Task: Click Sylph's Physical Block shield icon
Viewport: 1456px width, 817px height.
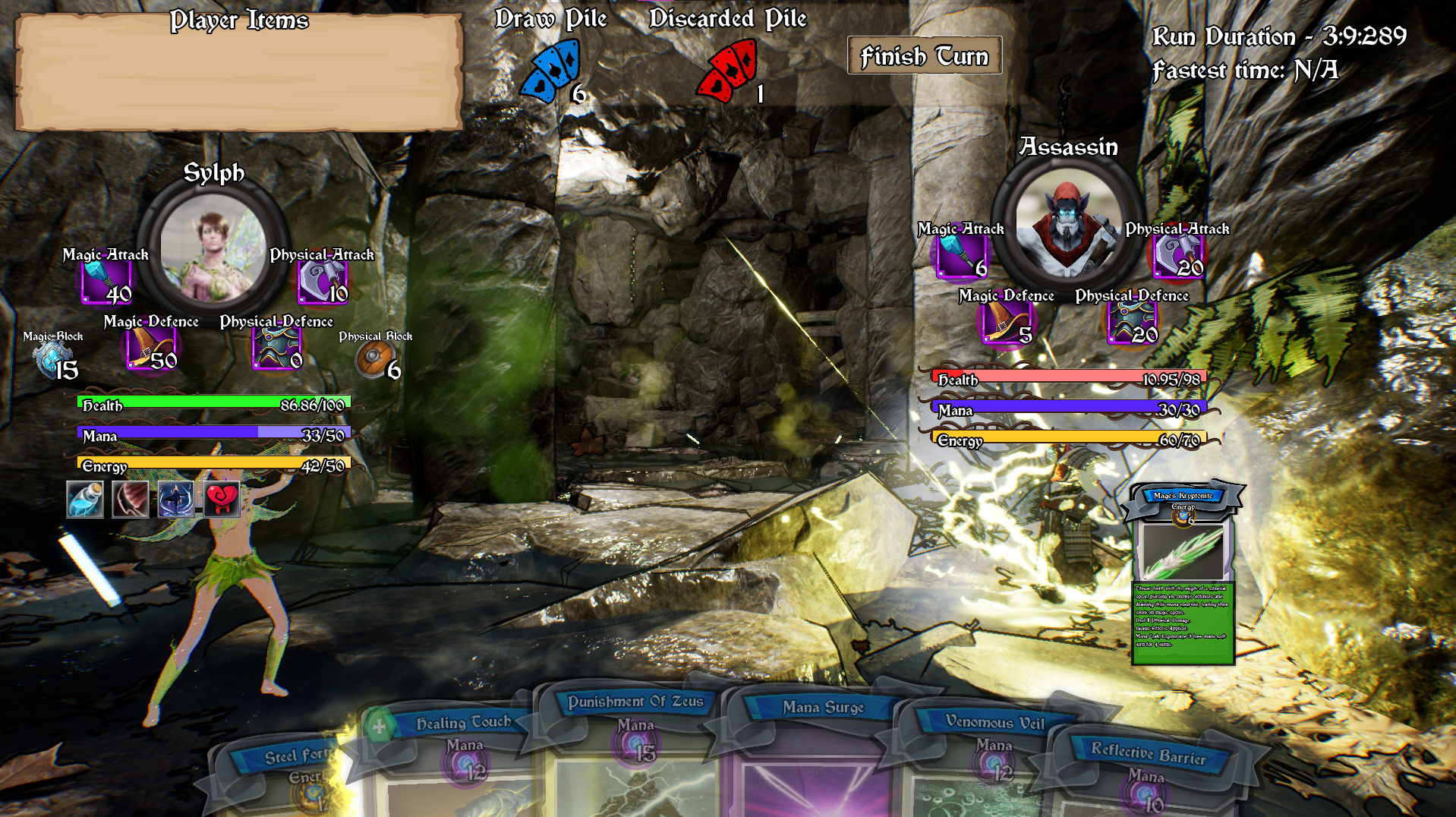Action: click(x=374, y=359)
